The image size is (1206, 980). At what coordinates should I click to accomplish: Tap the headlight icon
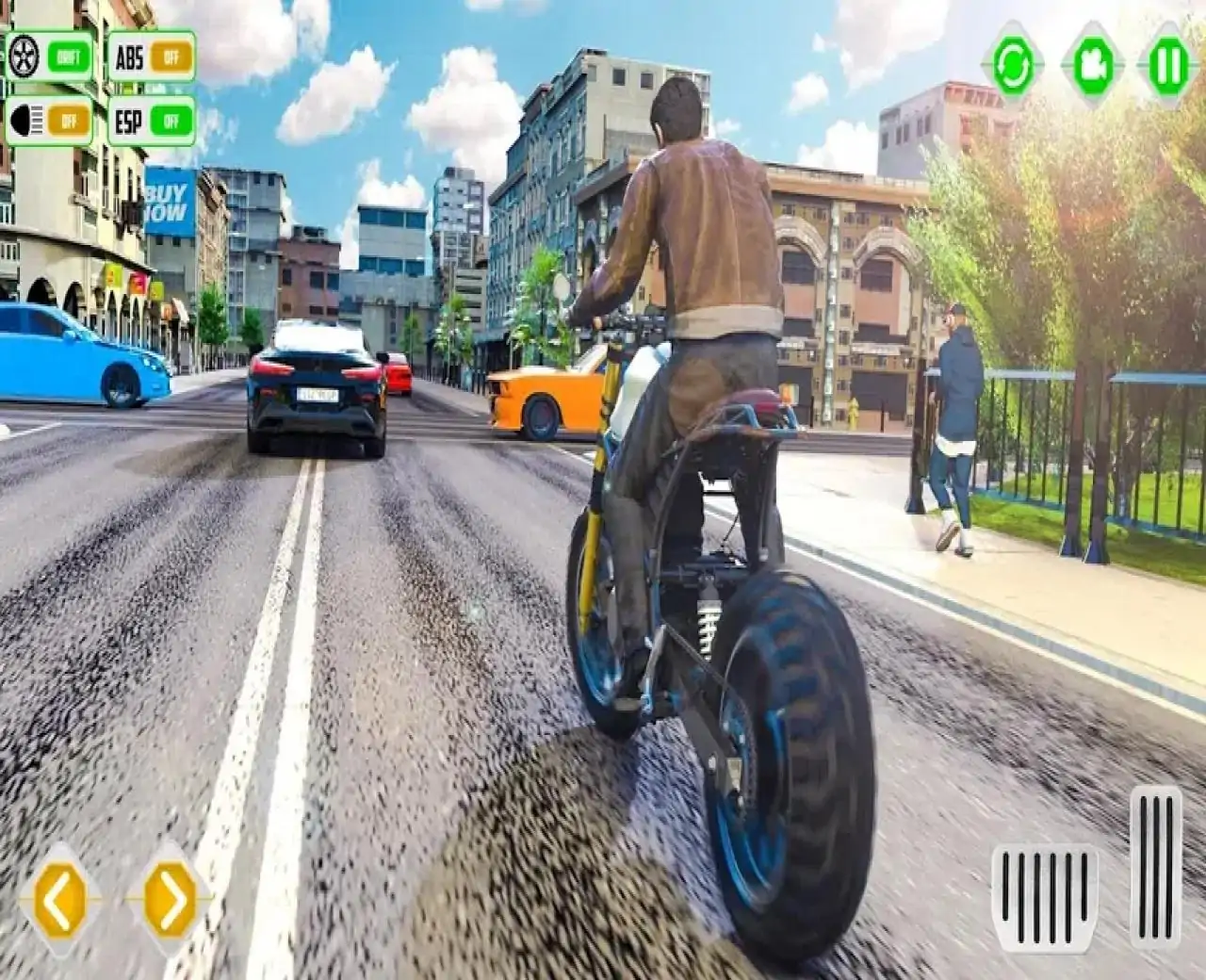click(x=28, y=121)
